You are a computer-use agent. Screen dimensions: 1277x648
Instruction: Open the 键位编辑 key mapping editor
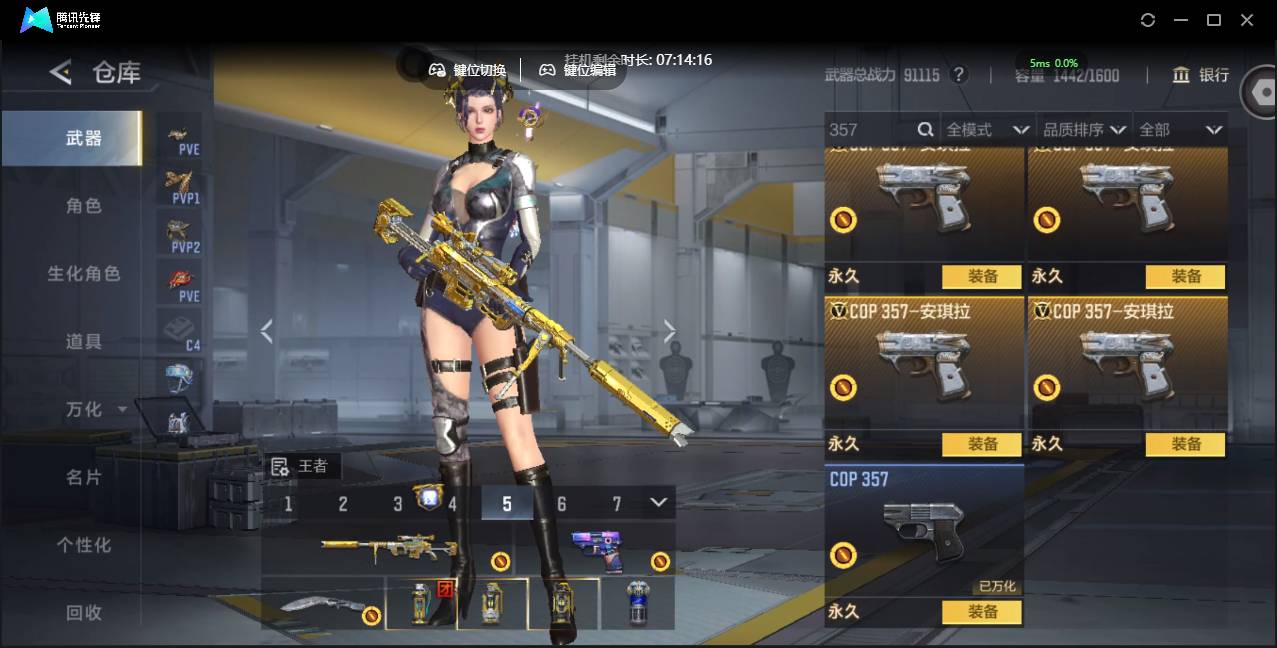(579, 70)
